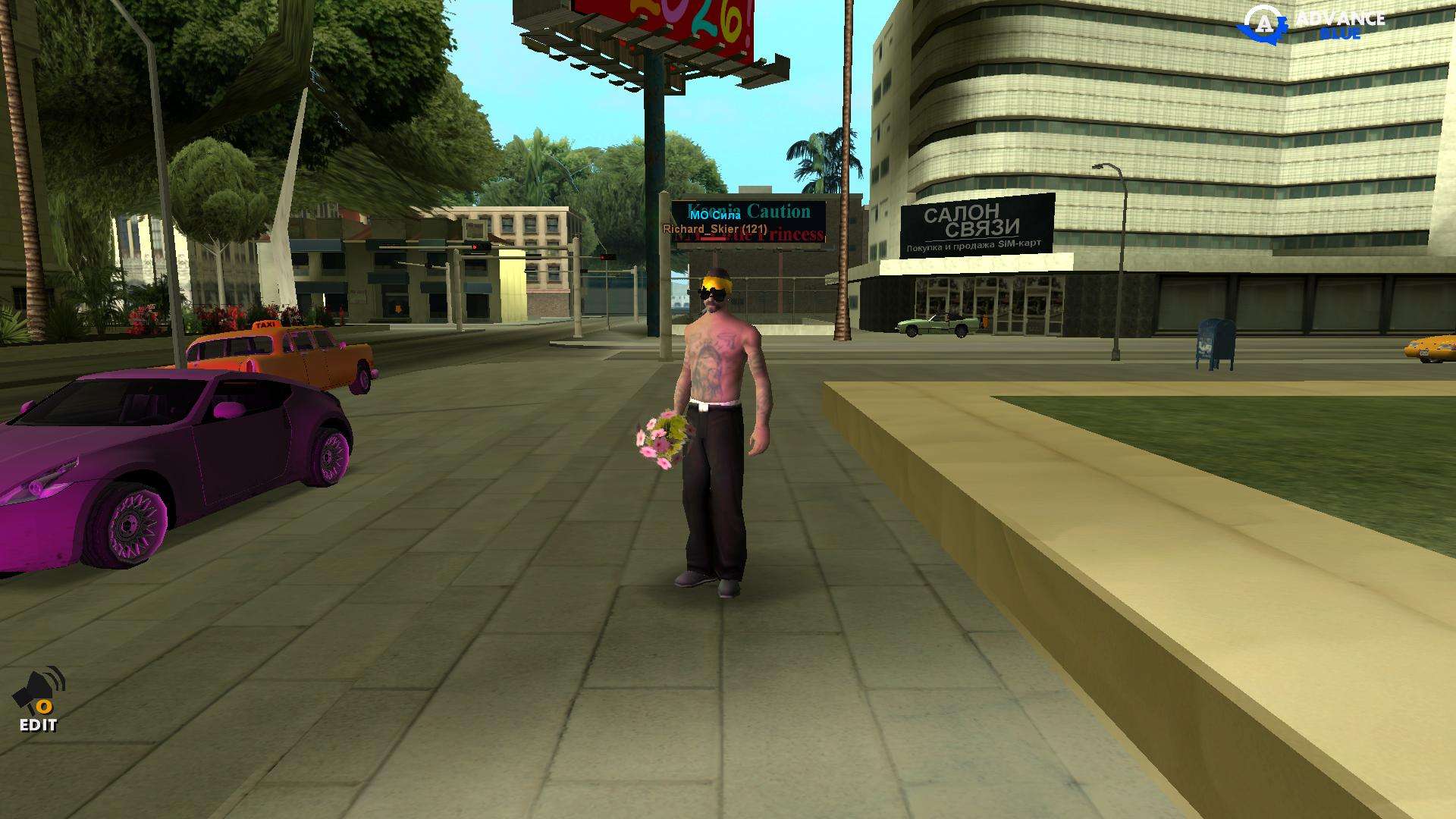The height and width of the screenshot is (819, 1456).
Task: Click the 'Покупка и продажа SIM-карт' text
Action: (x=973, y=245)
